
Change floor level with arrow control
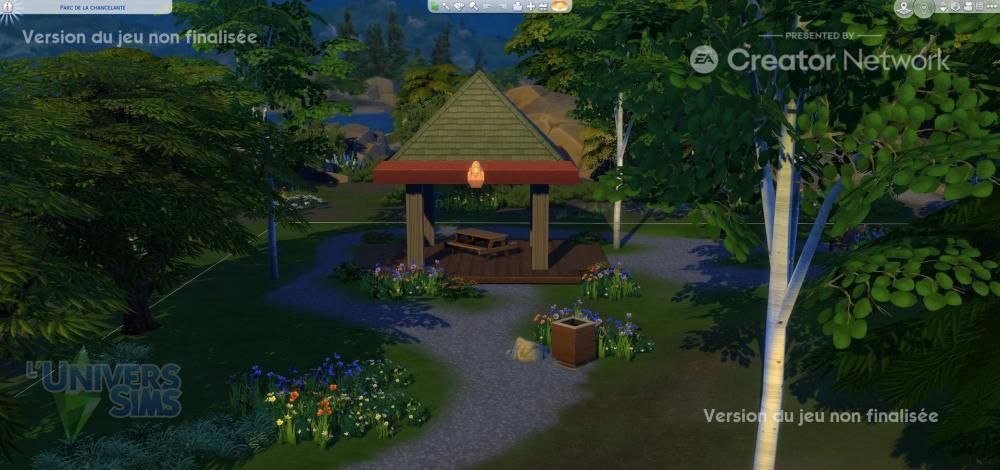click(x=943, y=7)
